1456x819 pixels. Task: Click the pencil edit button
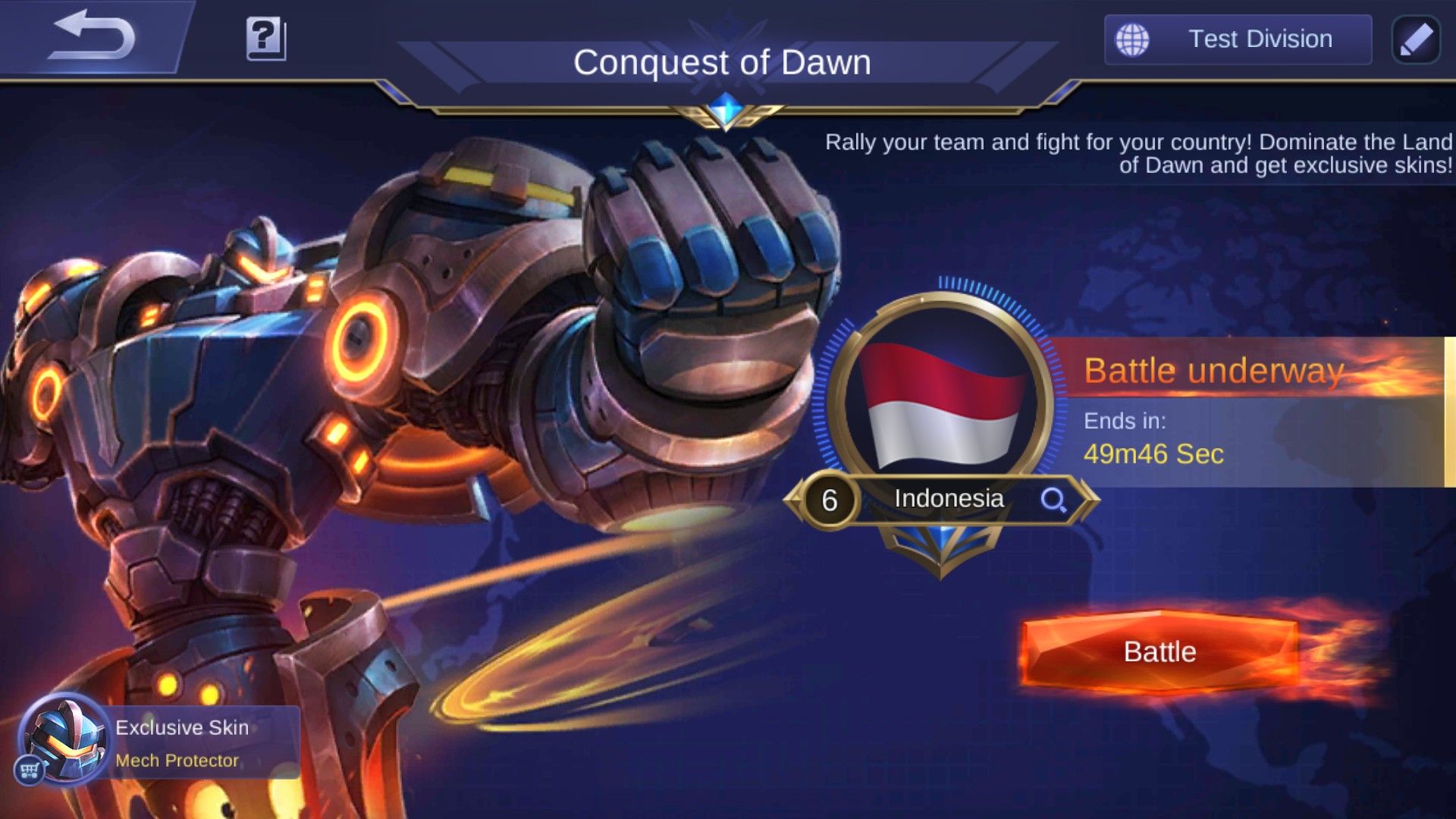(x=1416, y=39)
